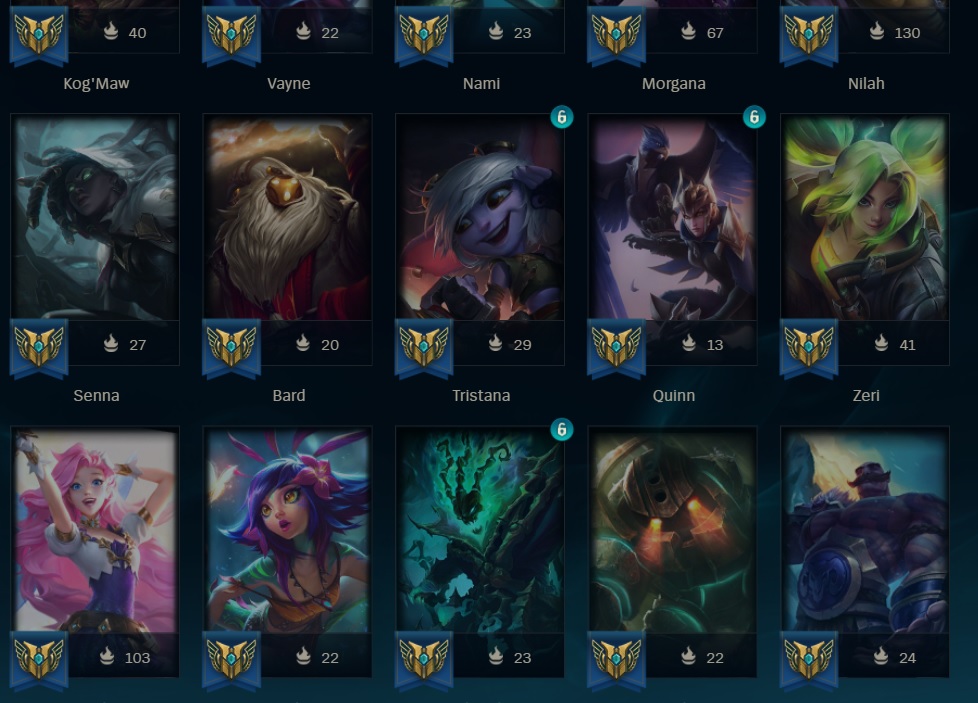Click the mastery emblem above Vayne's name
The image size is (978, 703).
click(x=231, y=33)
